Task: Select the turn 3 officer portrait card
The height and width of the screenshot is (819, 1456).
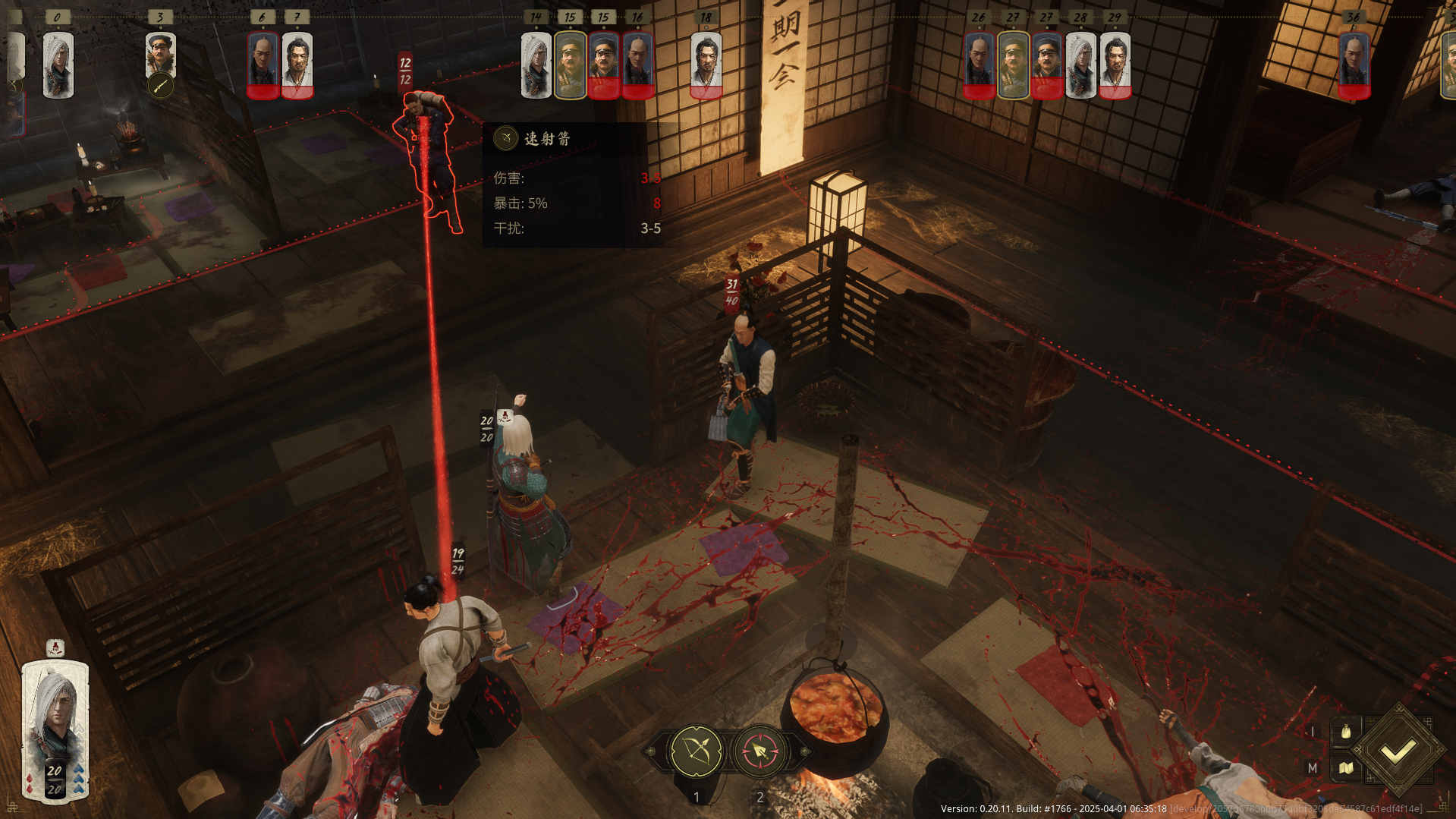Action: [161, 53]
